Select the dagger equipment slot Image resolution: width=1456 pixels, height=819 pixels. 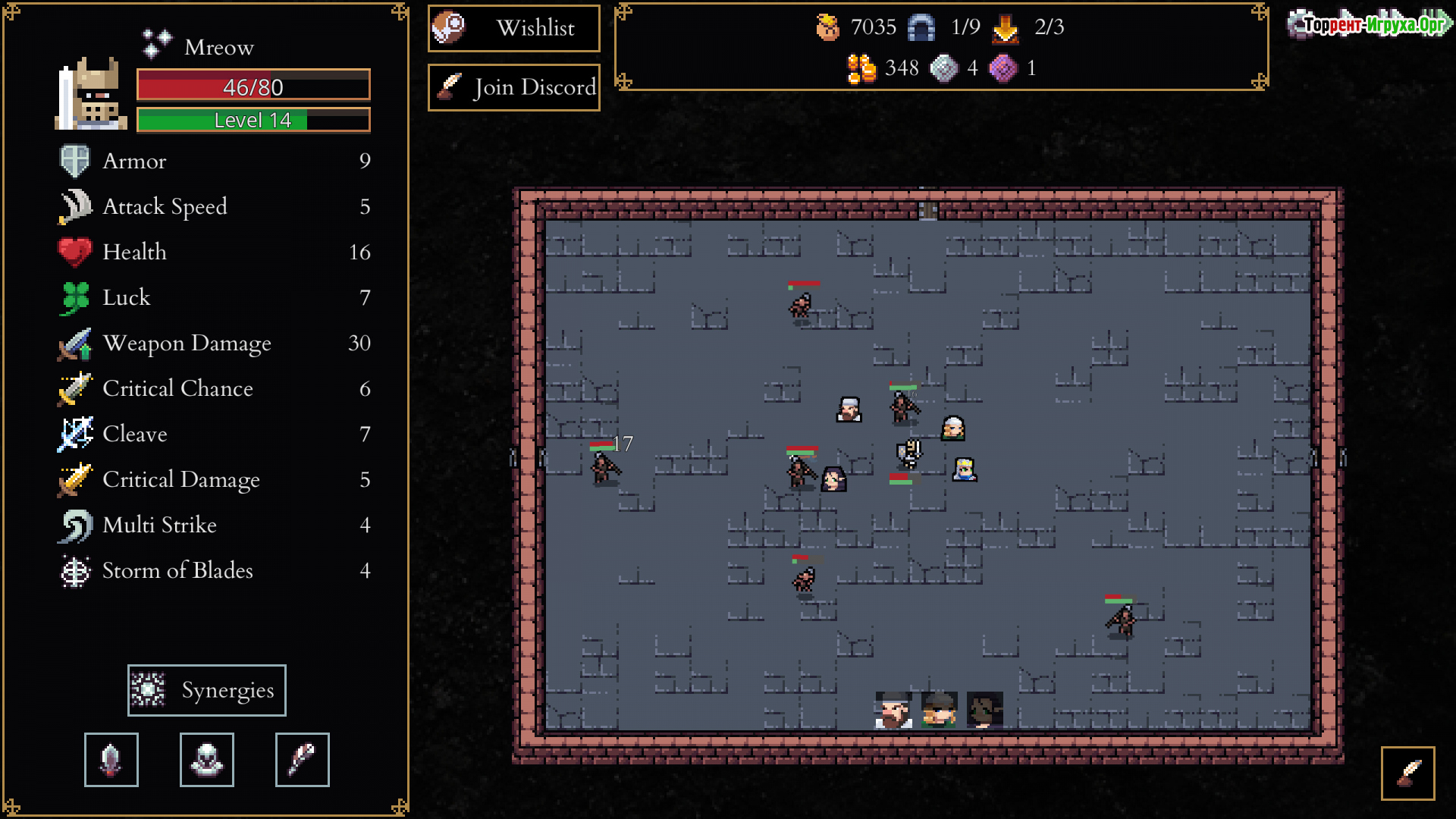click(111, 760)
